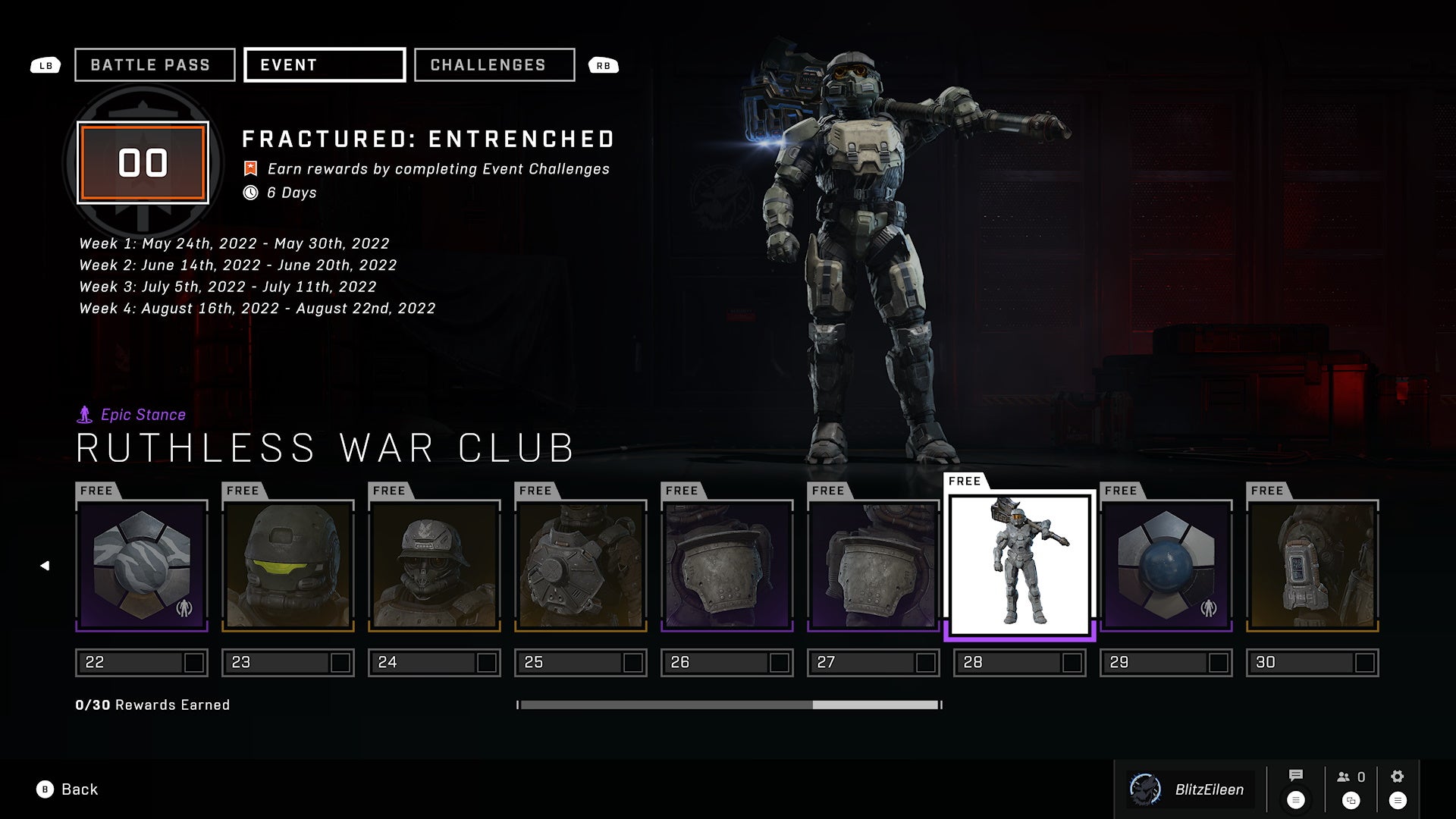This screenshot has width=1456, height=819.
Task: Select the tier 25 chest gear reward
Action: point(581,566)
